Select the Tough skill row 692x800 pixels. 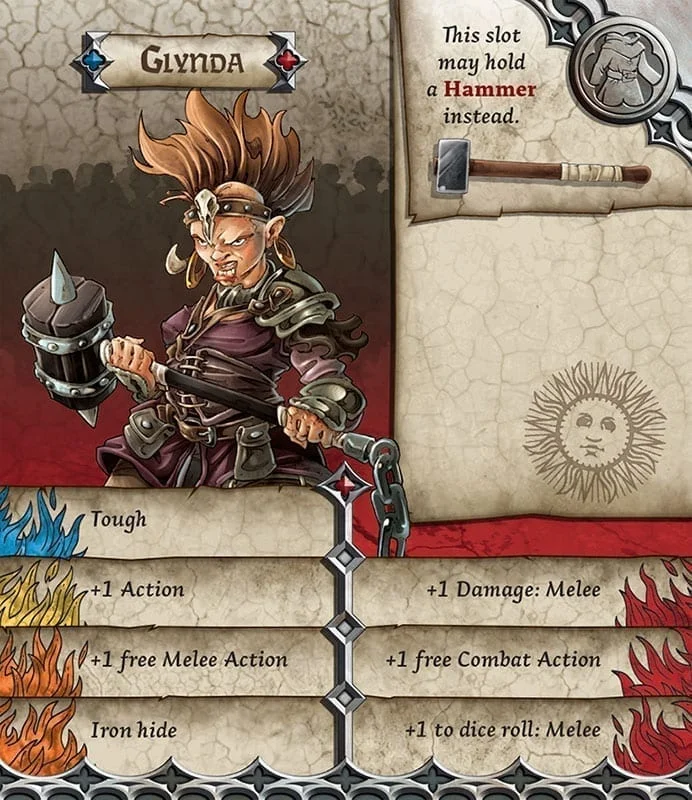point(120,519)
